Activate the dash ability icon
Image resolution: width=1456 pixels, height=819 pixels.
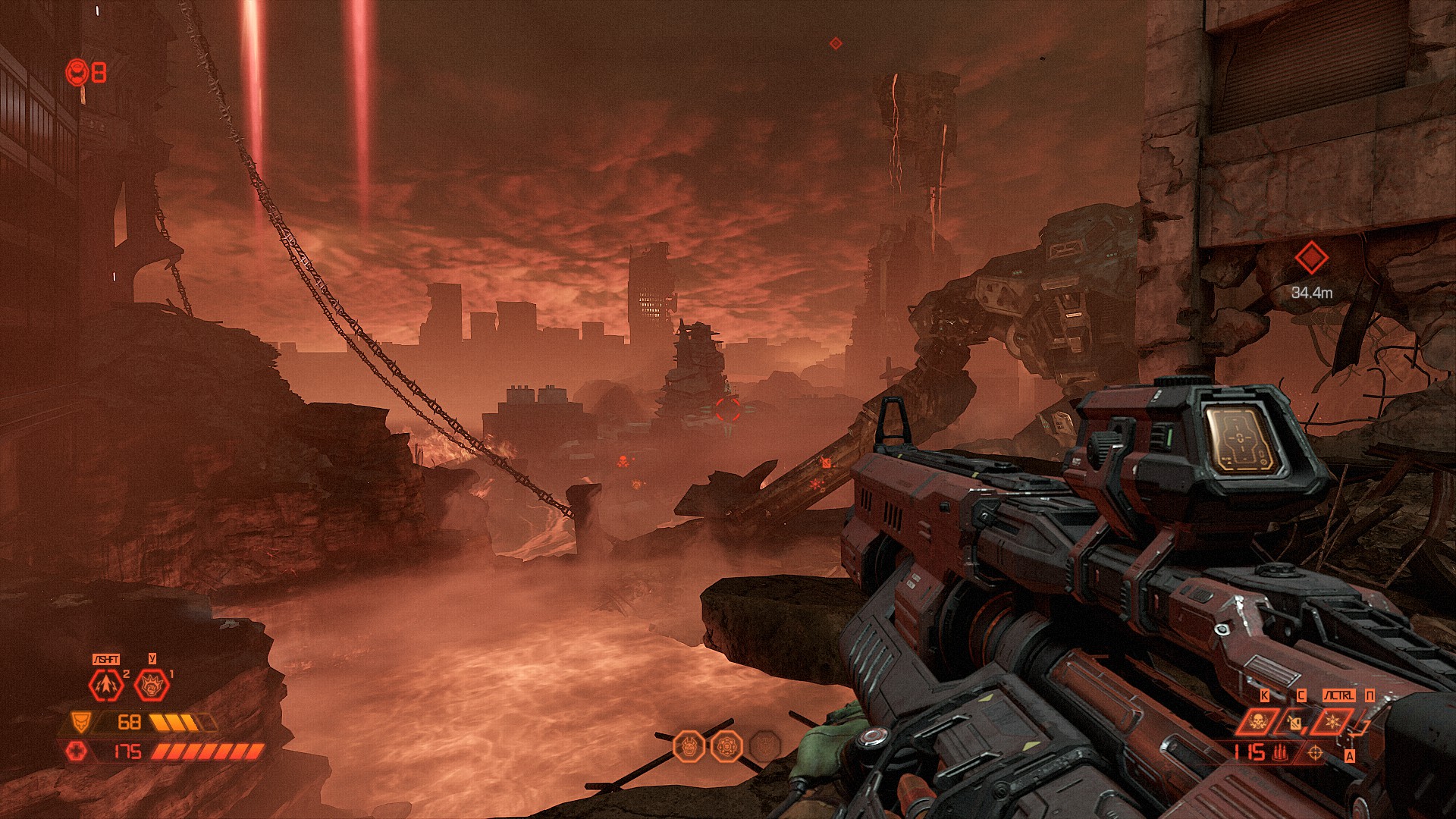point(106,685)
